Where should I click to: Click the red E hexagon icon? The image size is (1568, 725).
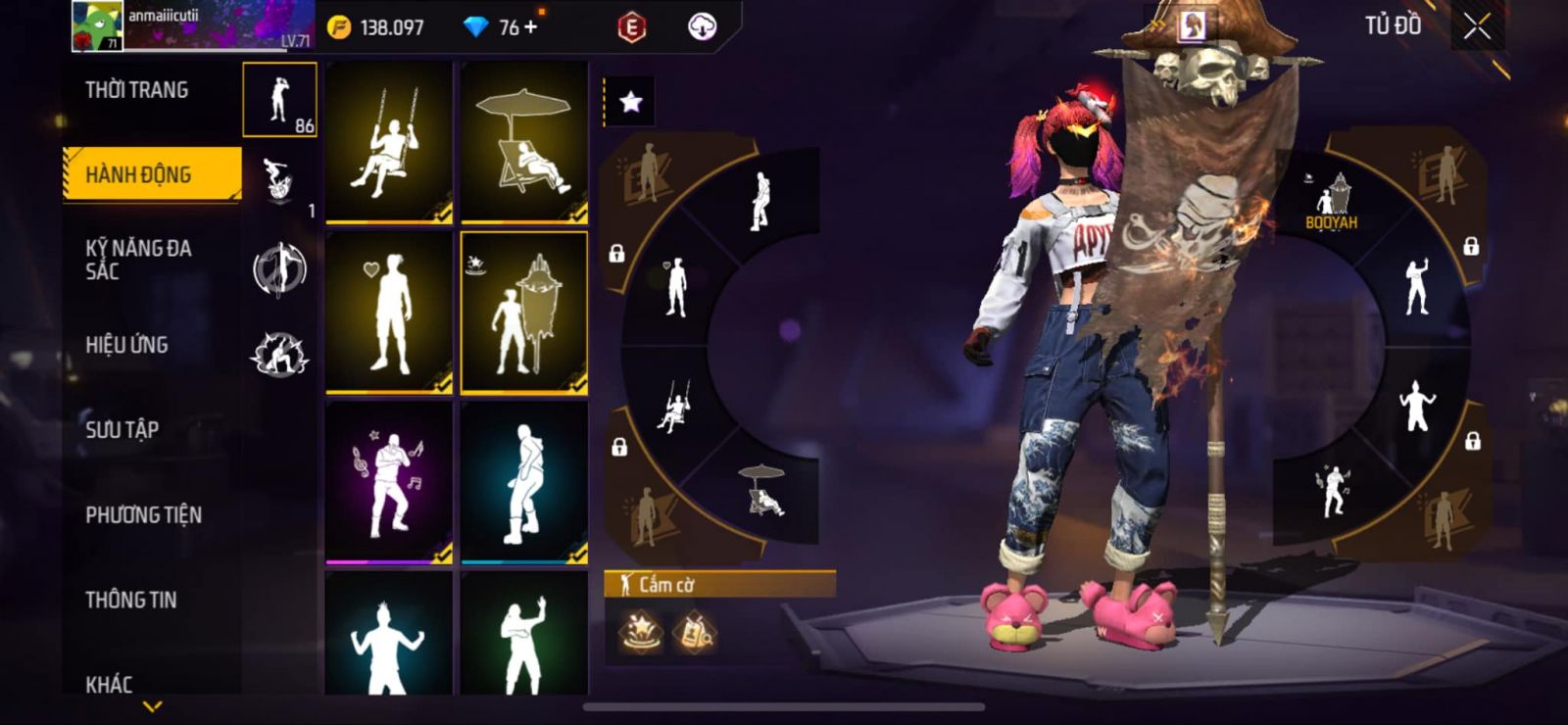tap(632, 27)
